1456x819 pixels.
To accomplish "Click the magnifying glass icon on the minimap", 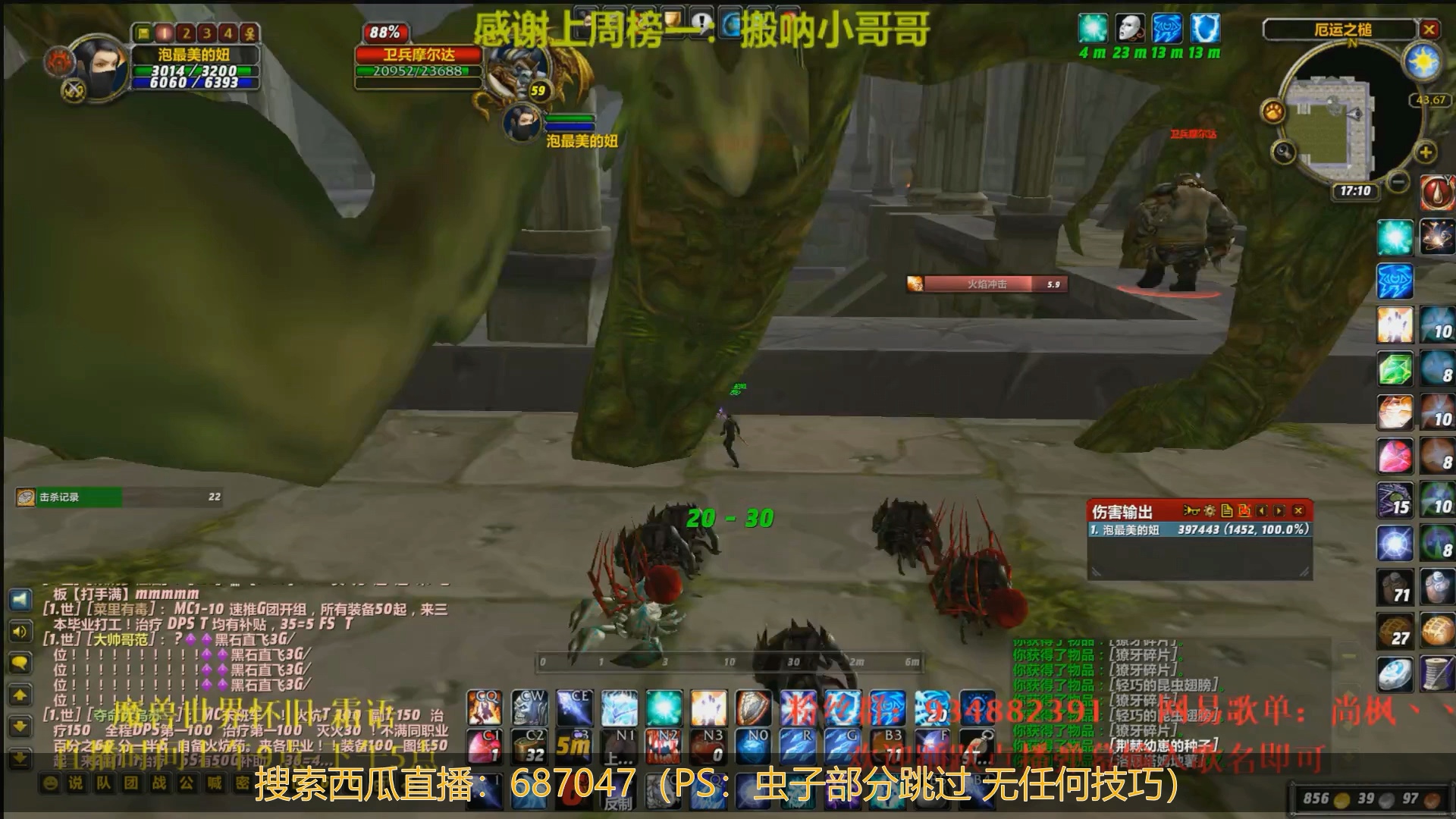I will pyautogui.click(x=1284, y=153).
